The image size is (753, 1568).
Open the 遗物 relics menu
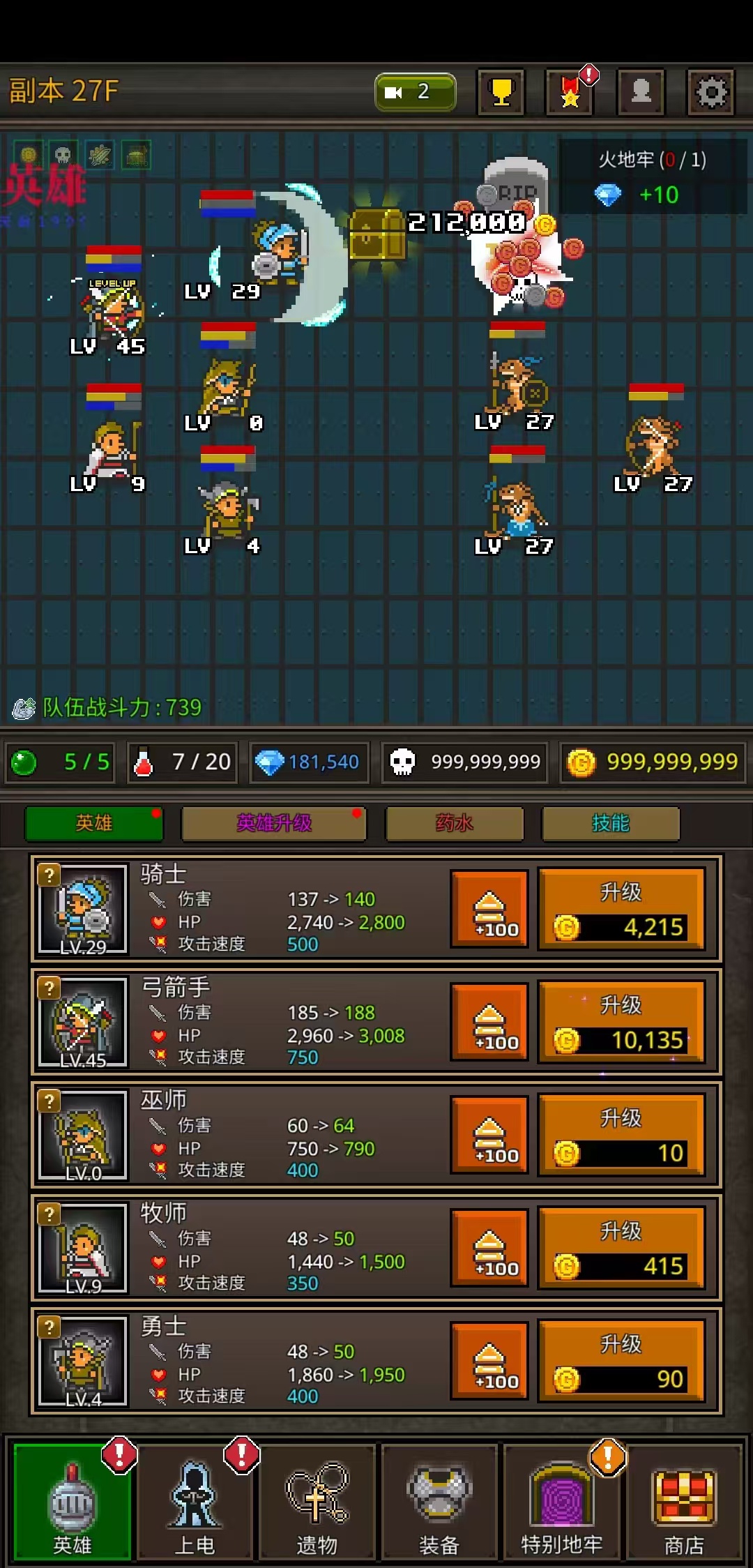(x=317, y=1507)
